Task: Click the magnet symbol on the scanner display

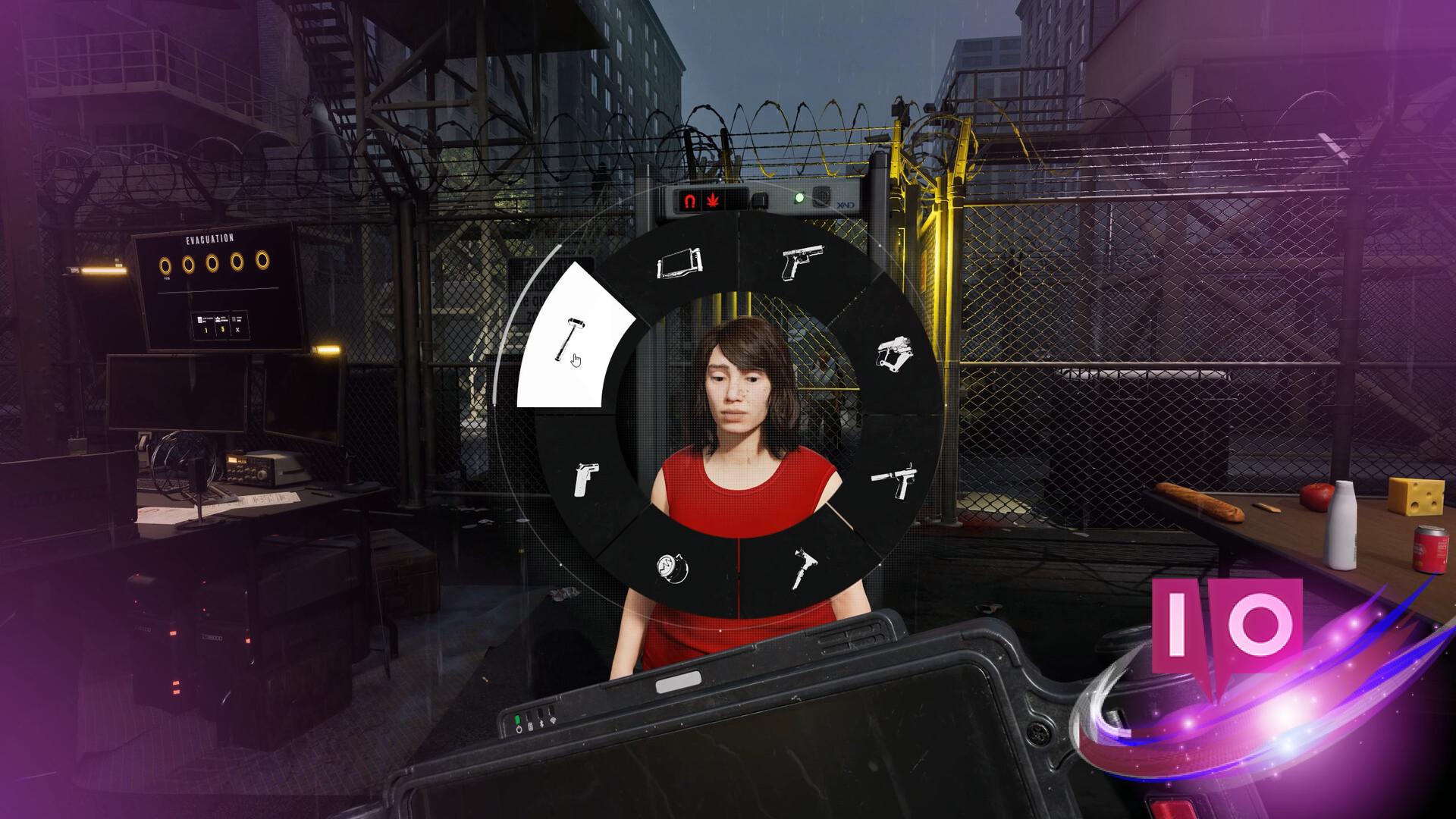Action: pyautogui.click(x=690, y=200)
